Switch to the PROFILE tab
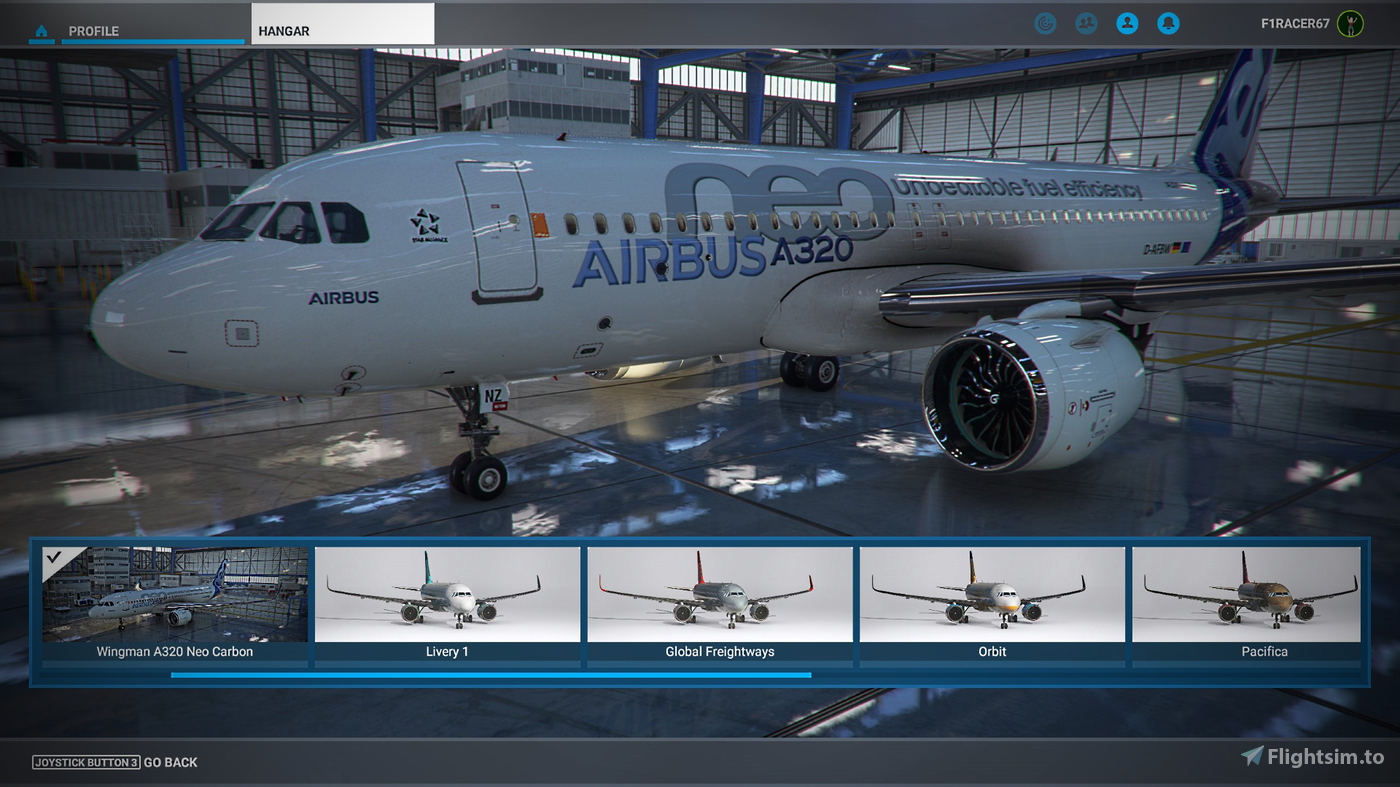Viewport: 1400px width, 787px height. click(91, 31)
